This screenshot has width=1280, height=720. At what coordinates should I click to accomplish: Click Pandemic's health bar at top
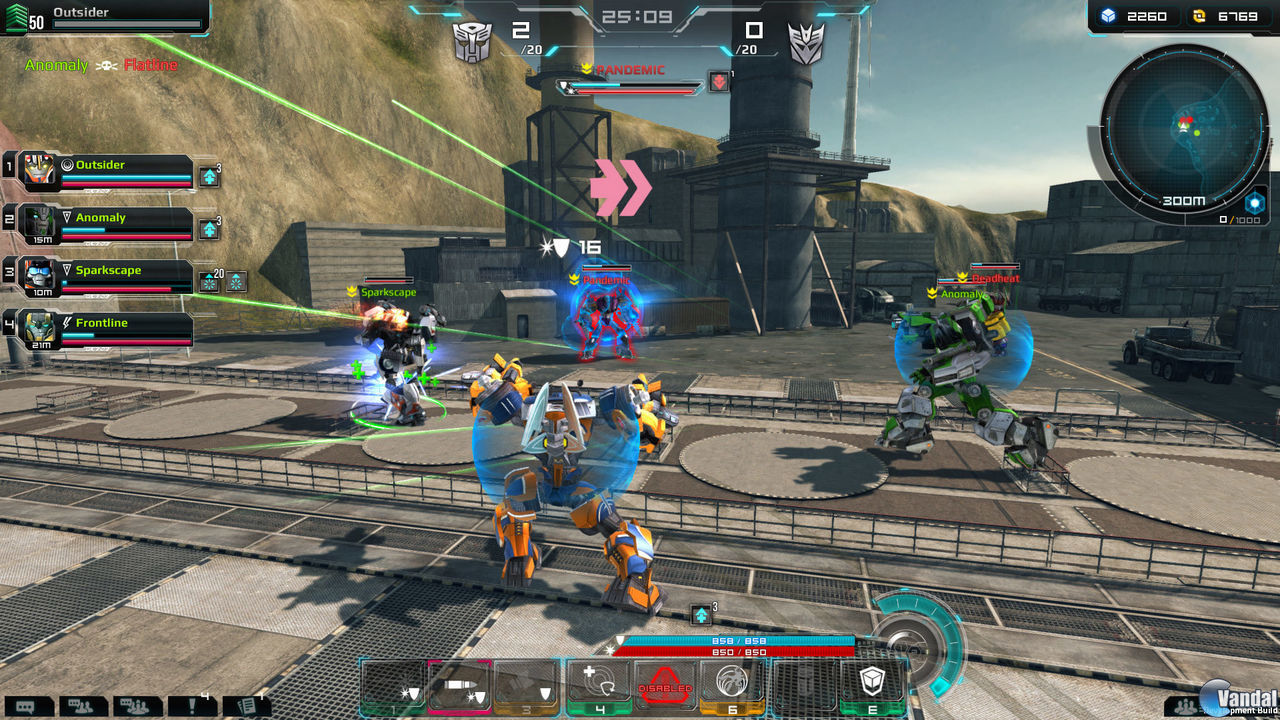pos(630,86)
